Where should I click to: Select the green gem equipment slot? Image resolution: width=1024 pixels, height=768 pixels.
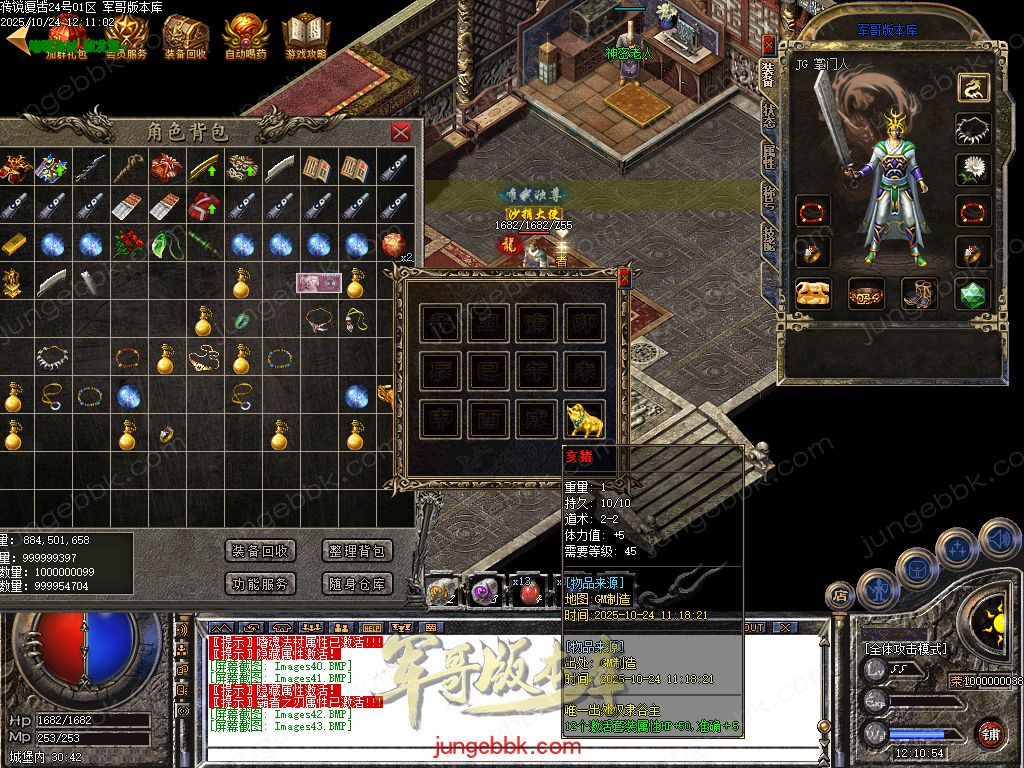[970, 293]
